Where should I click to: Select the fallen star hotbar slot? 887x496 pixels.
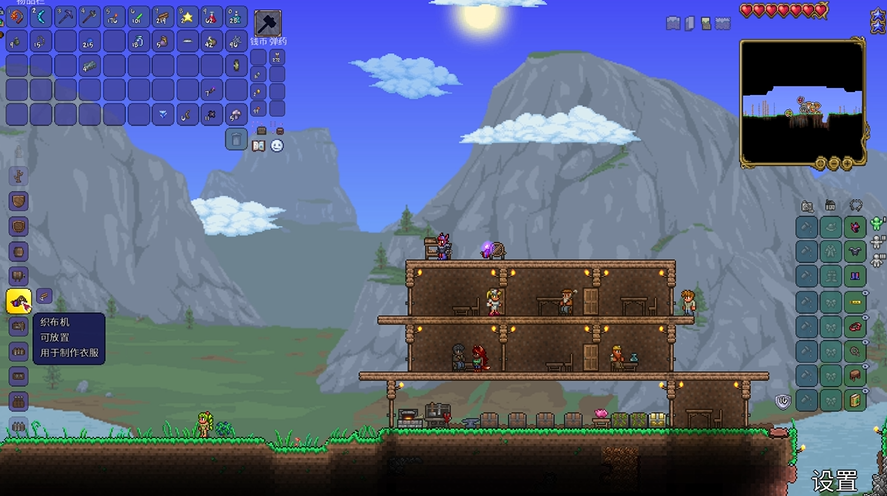187,17
